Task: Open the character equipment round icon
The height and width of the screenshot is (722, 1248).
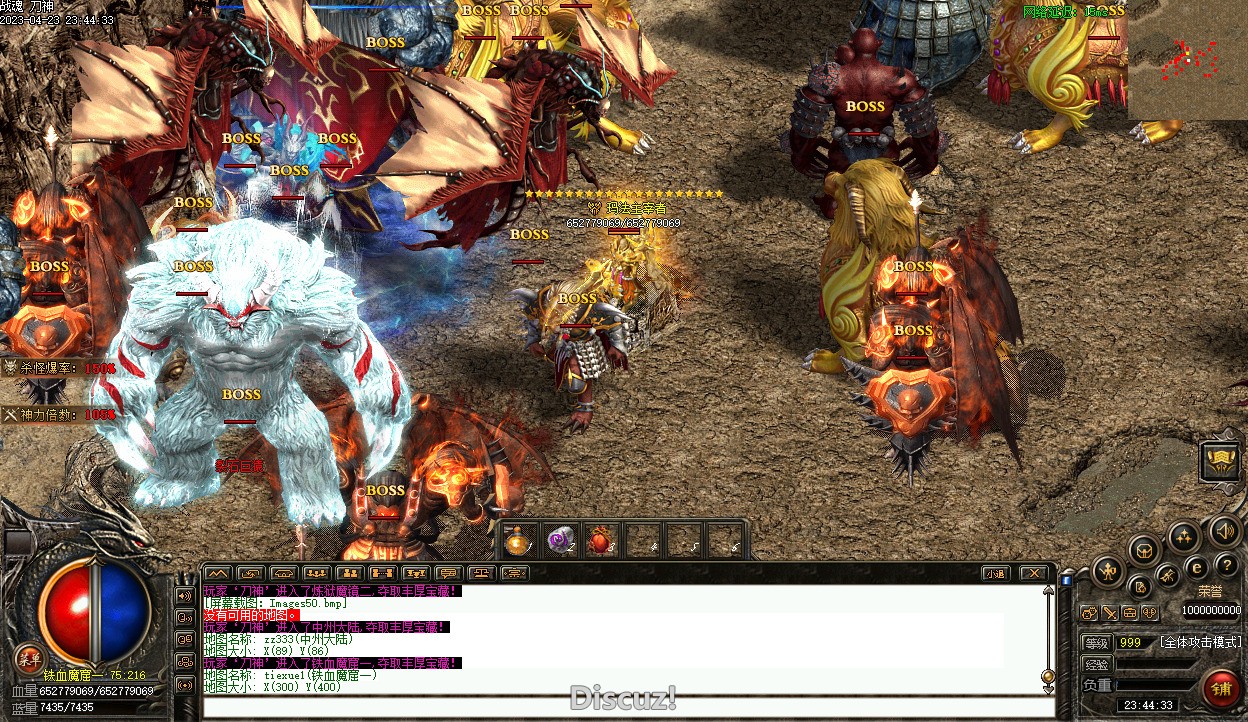Action: [1107, 572]
